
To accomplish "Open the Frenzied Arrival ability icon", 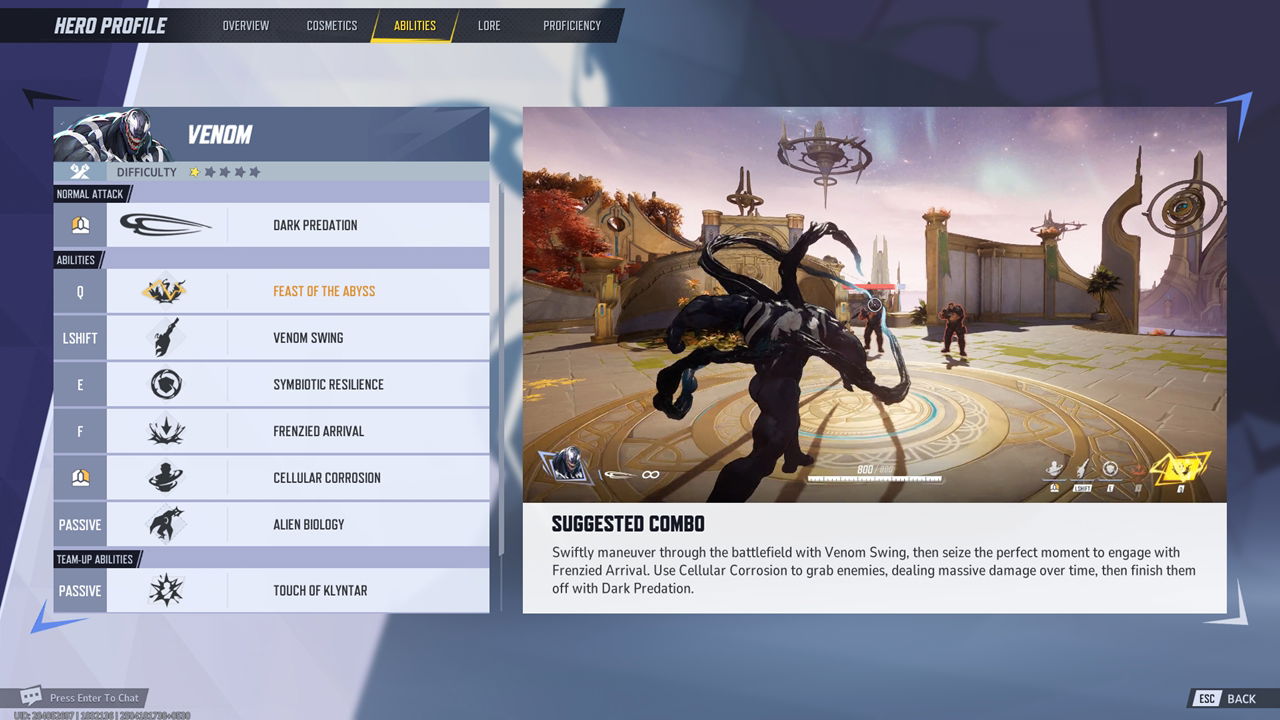I will tap(167, 430).
